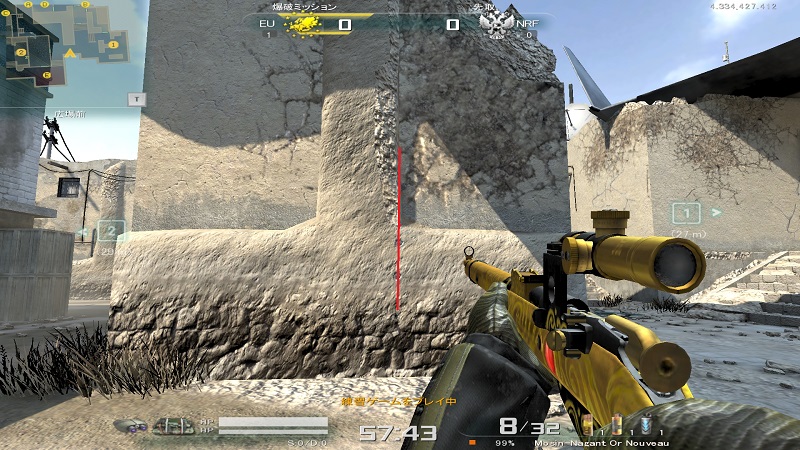This screenshot has height=450, width=800.
Task: Select the blue grenade icon
Action: 646,424
